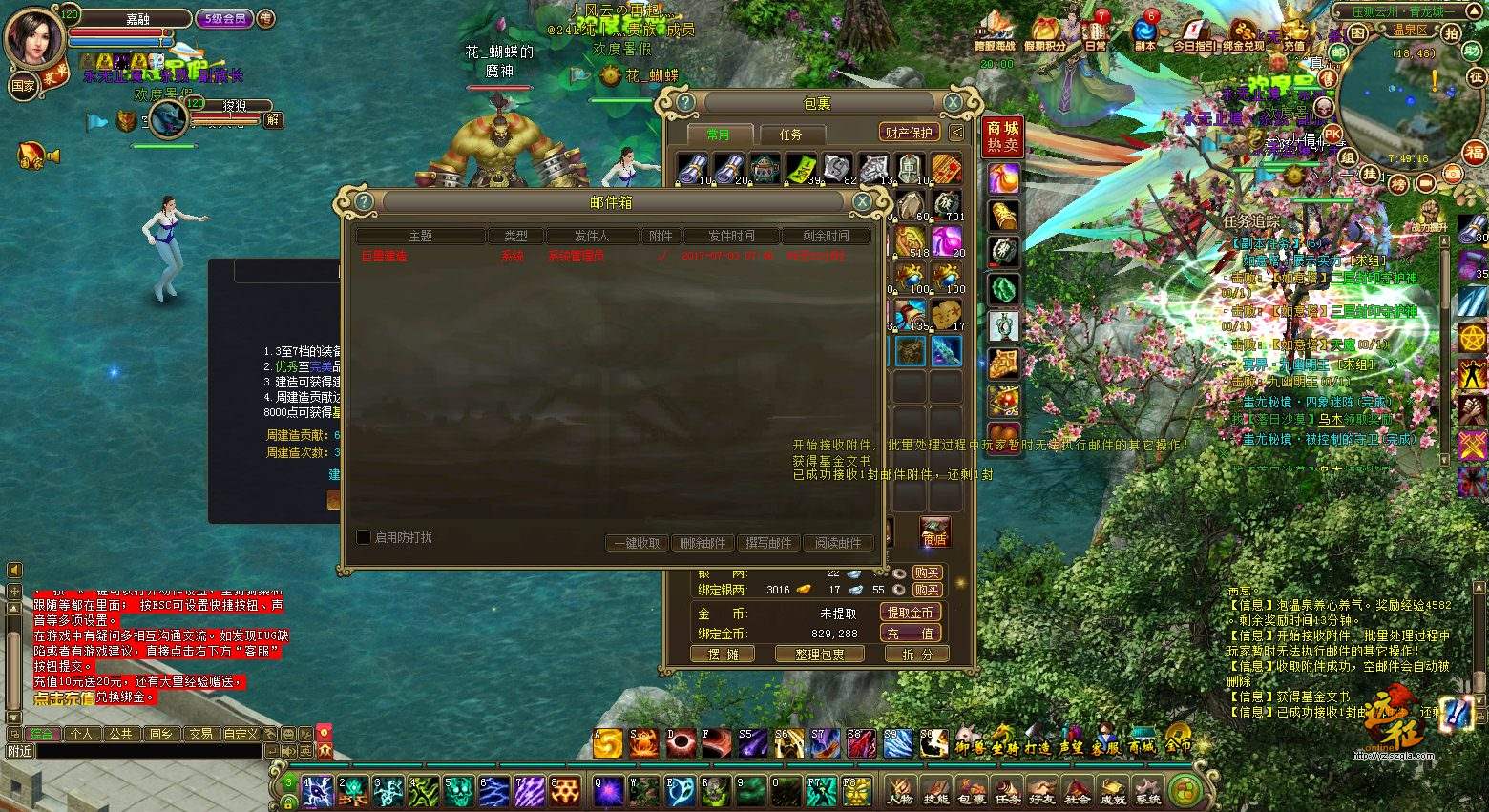Close the 包裹 inventory window
The width and height of the screenshot is (1489, 812).
click(953, 103)
